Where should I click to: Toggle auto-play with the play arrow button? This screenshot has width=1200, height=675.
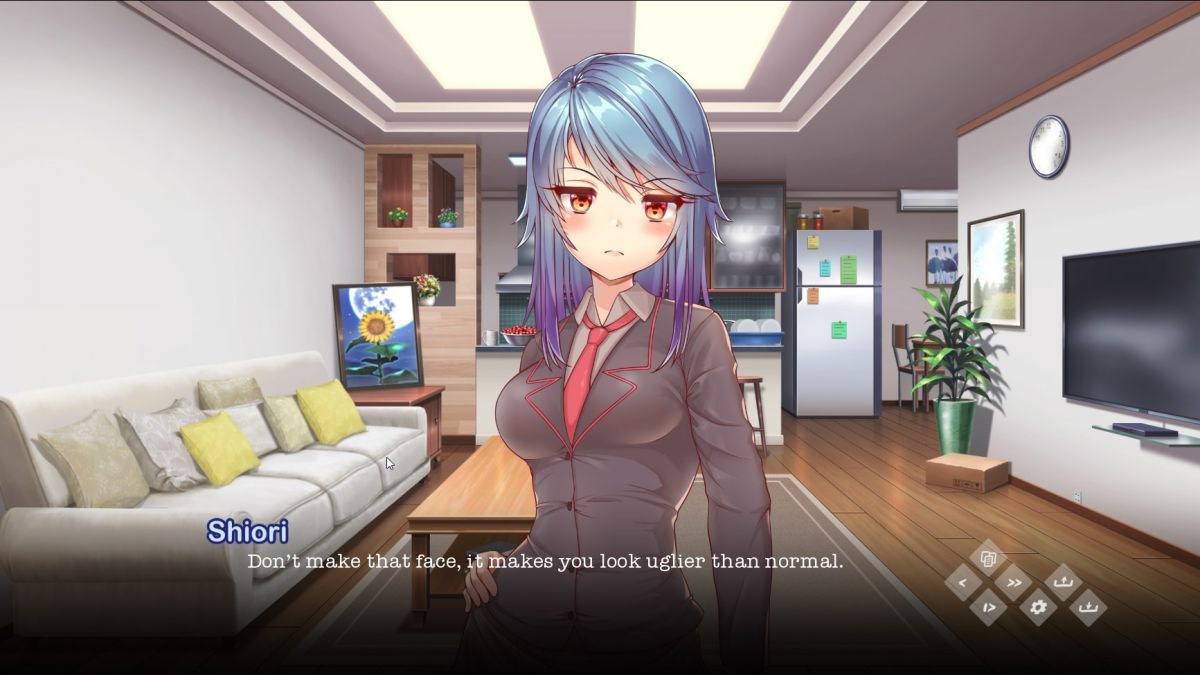point(988,607)
